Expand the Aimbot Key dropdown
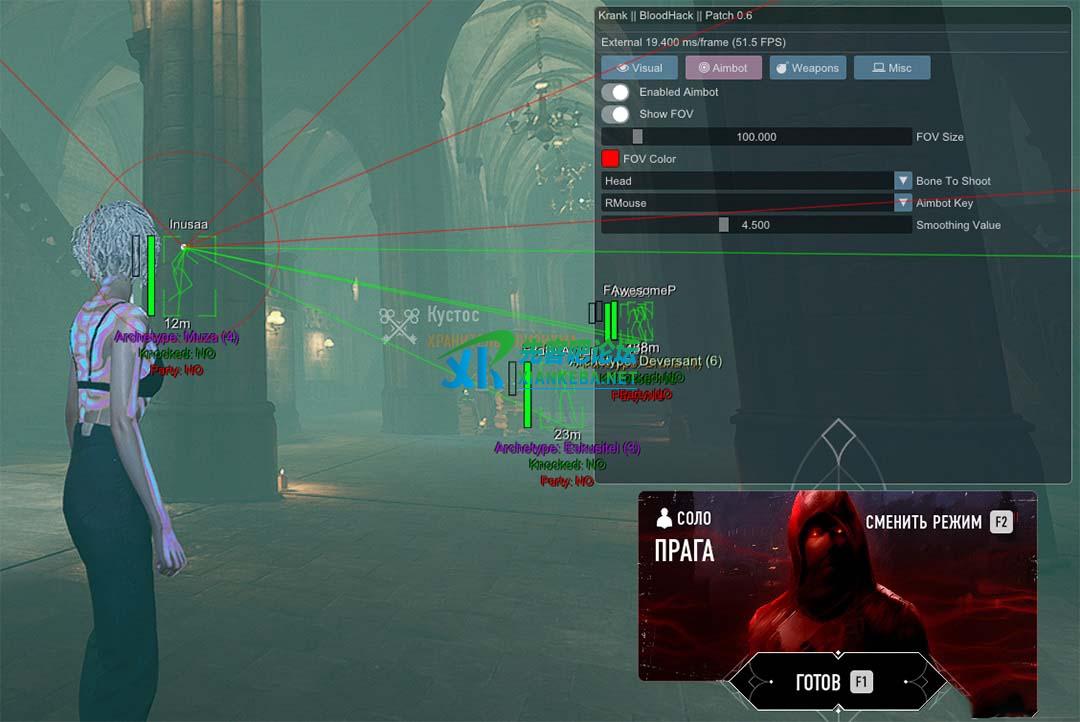Viewport: 1080px width, 722px height. click(756, 203)
